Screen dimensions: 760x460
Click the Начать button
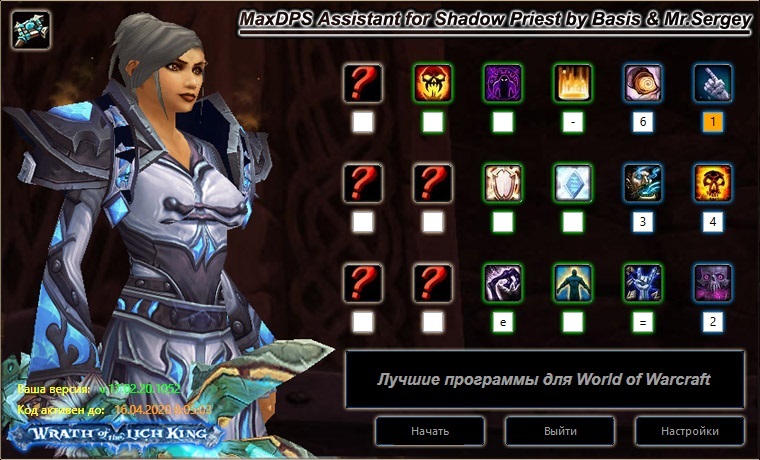point(429,431)
